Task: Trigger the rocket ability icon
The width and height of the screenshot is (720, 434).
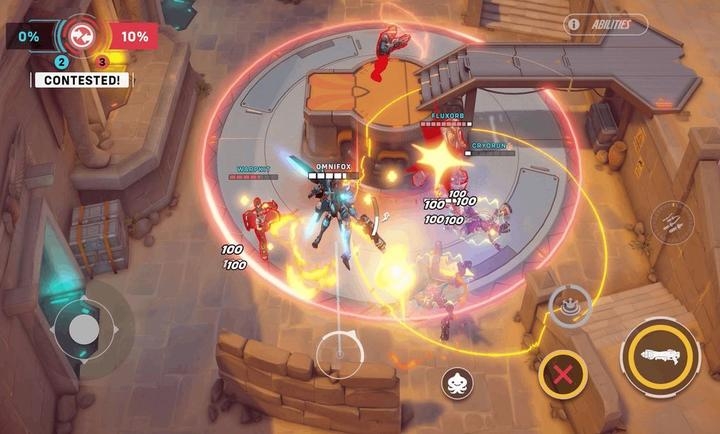Action: click(x=668, y=222)
